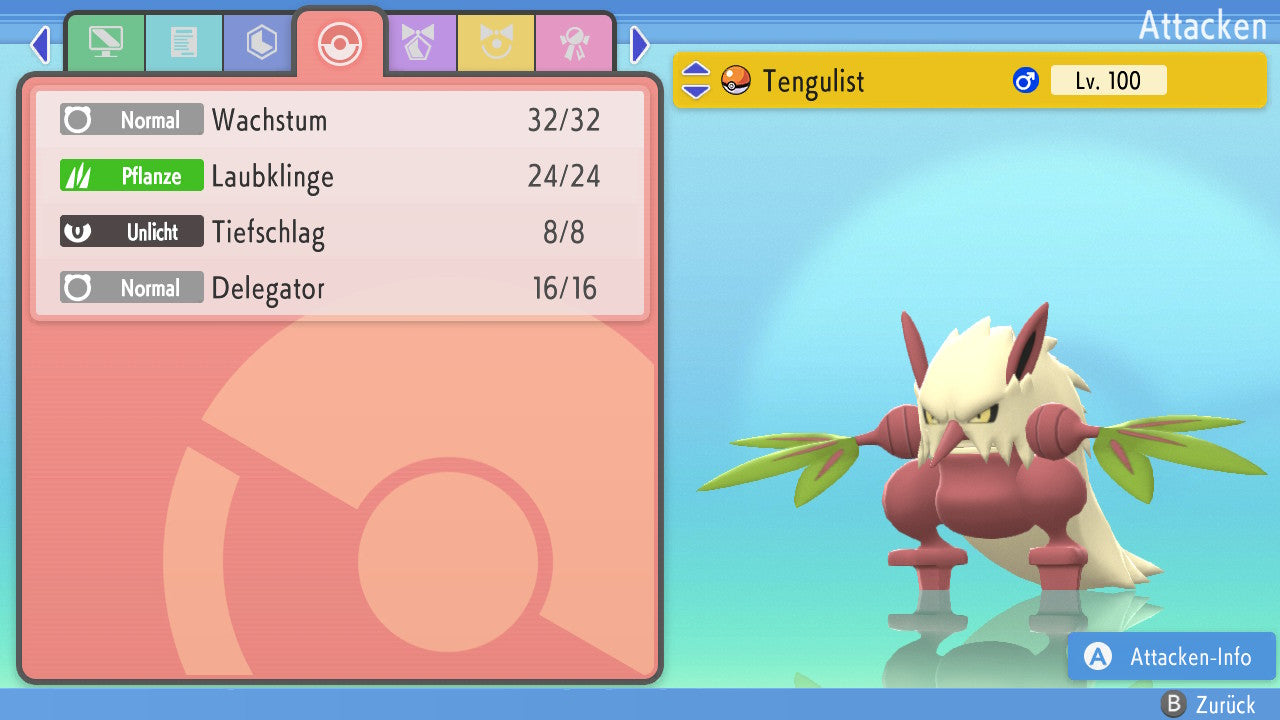Open the blue hexagon stats tab

tap(261, 43)
